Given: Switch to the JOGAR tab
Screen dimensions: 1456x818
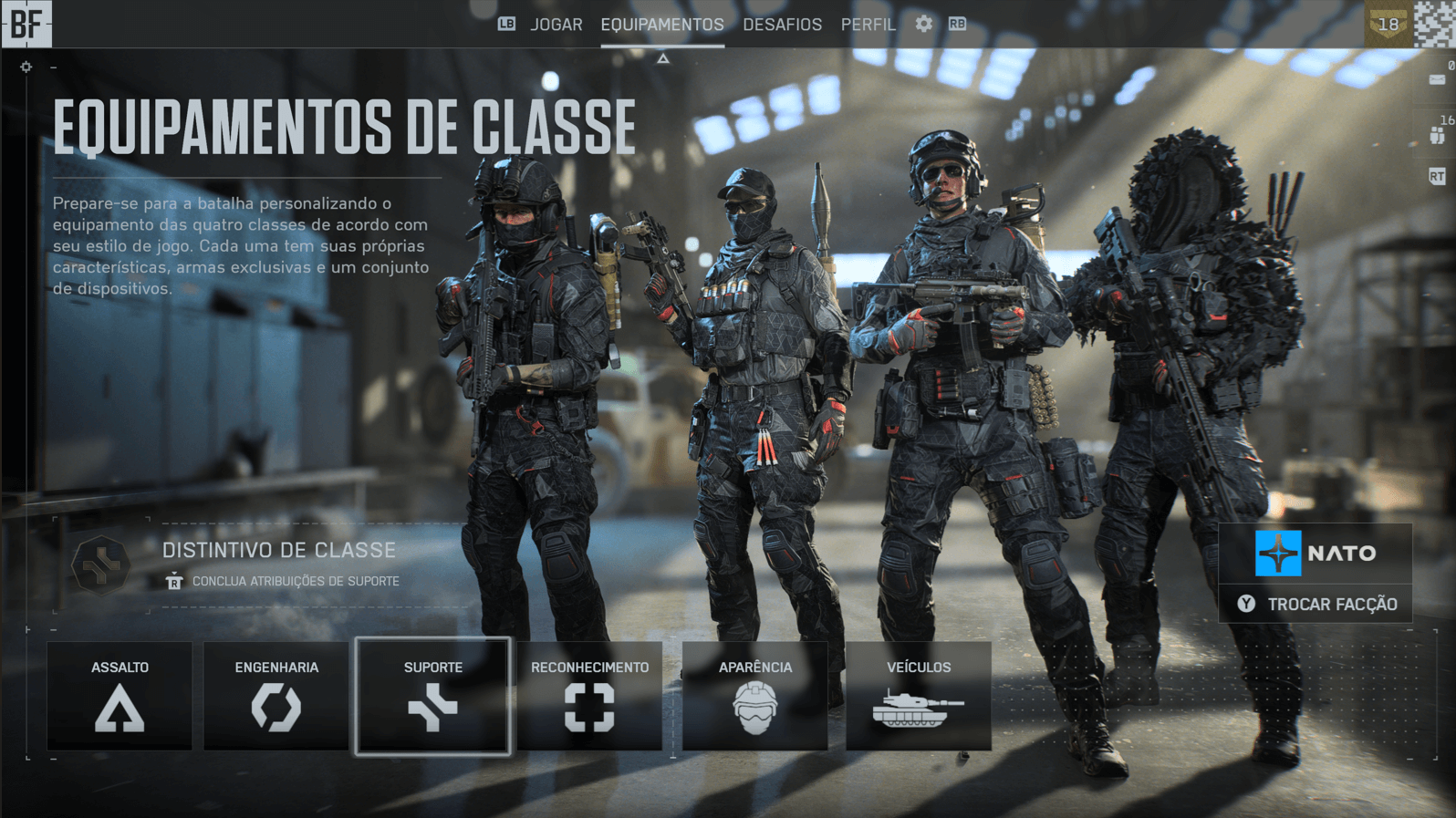Looking at the screenshot, I should [556, 25].
